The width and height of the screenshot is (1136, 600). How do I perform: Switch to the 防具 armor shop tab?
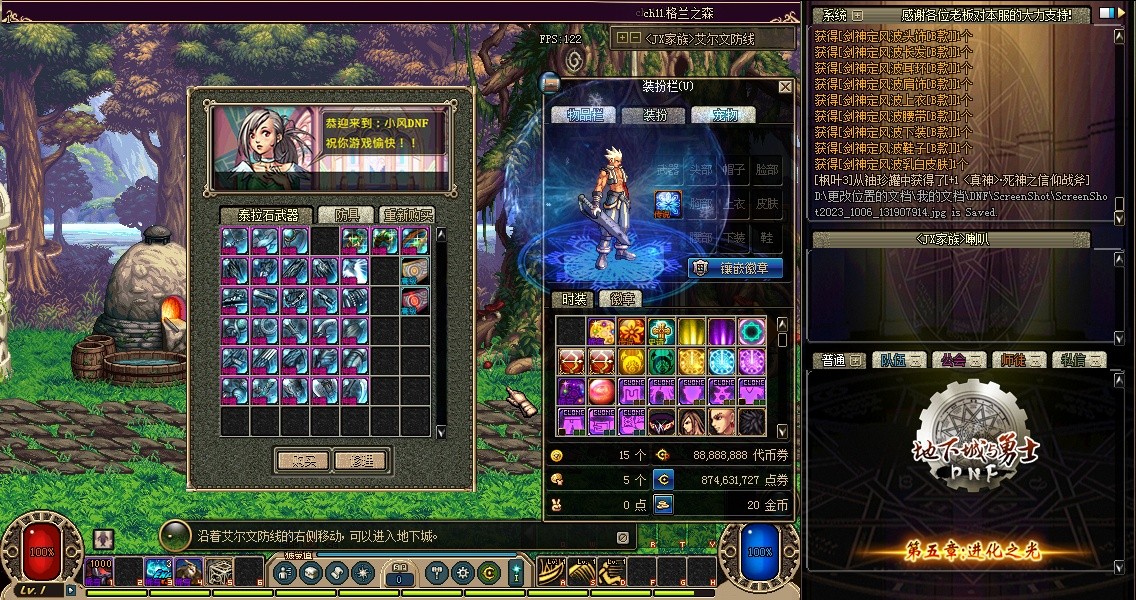[353, 215]
